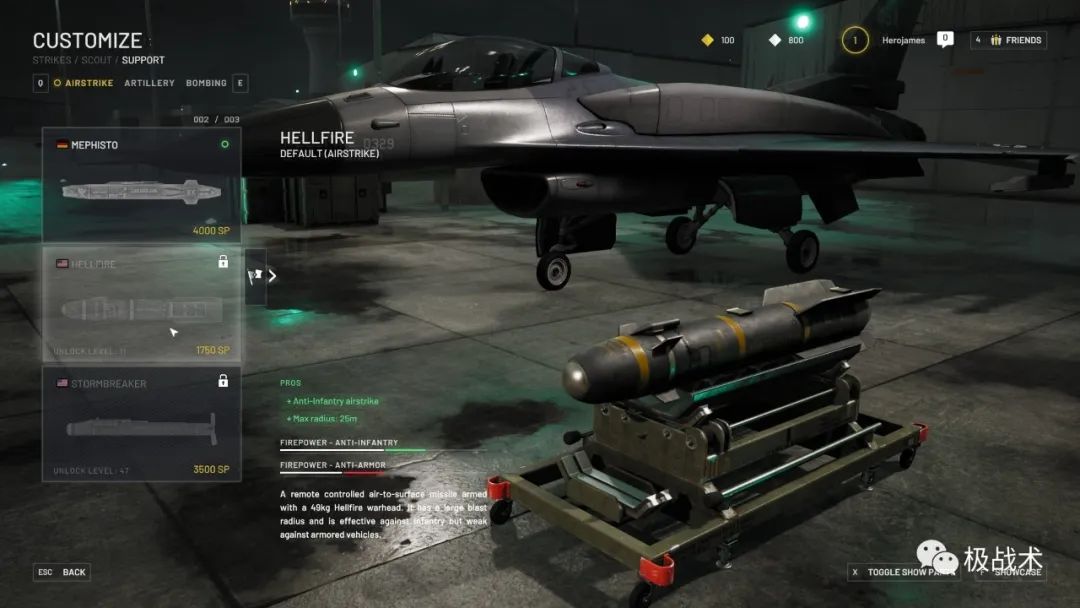Click the gold currency icon
The image size is (1080, 608).
coord(707,40)
